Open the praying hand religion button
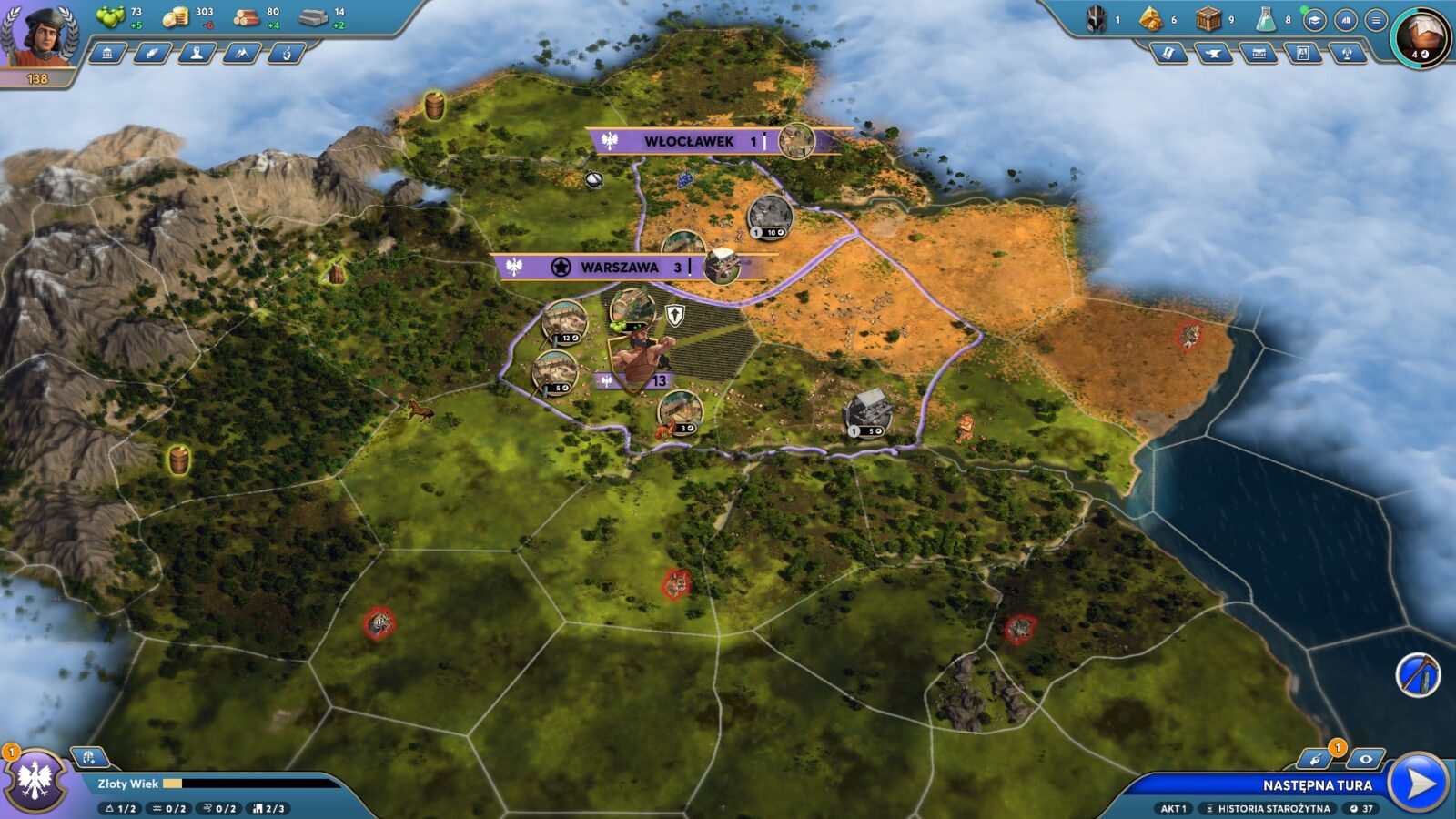 pos(286,54)
